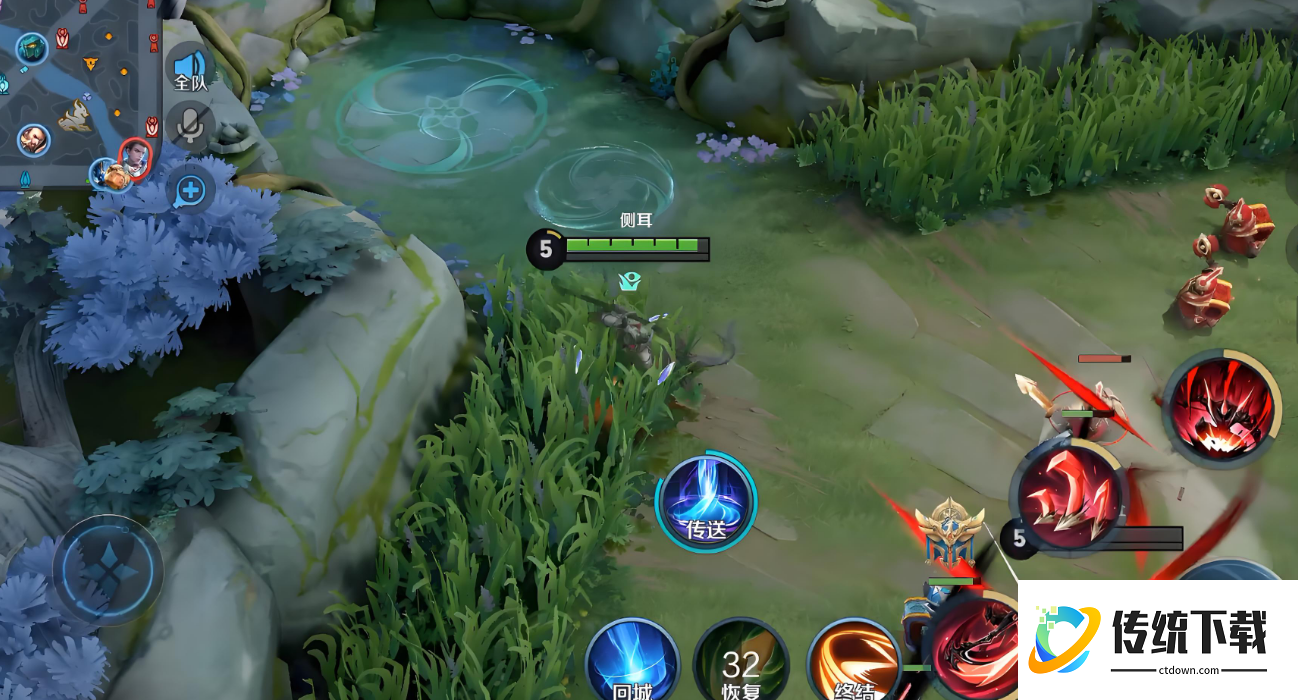Cast the red beast explosion ultimate skill
This screenshot has height=700, width=1298.
1223,408
